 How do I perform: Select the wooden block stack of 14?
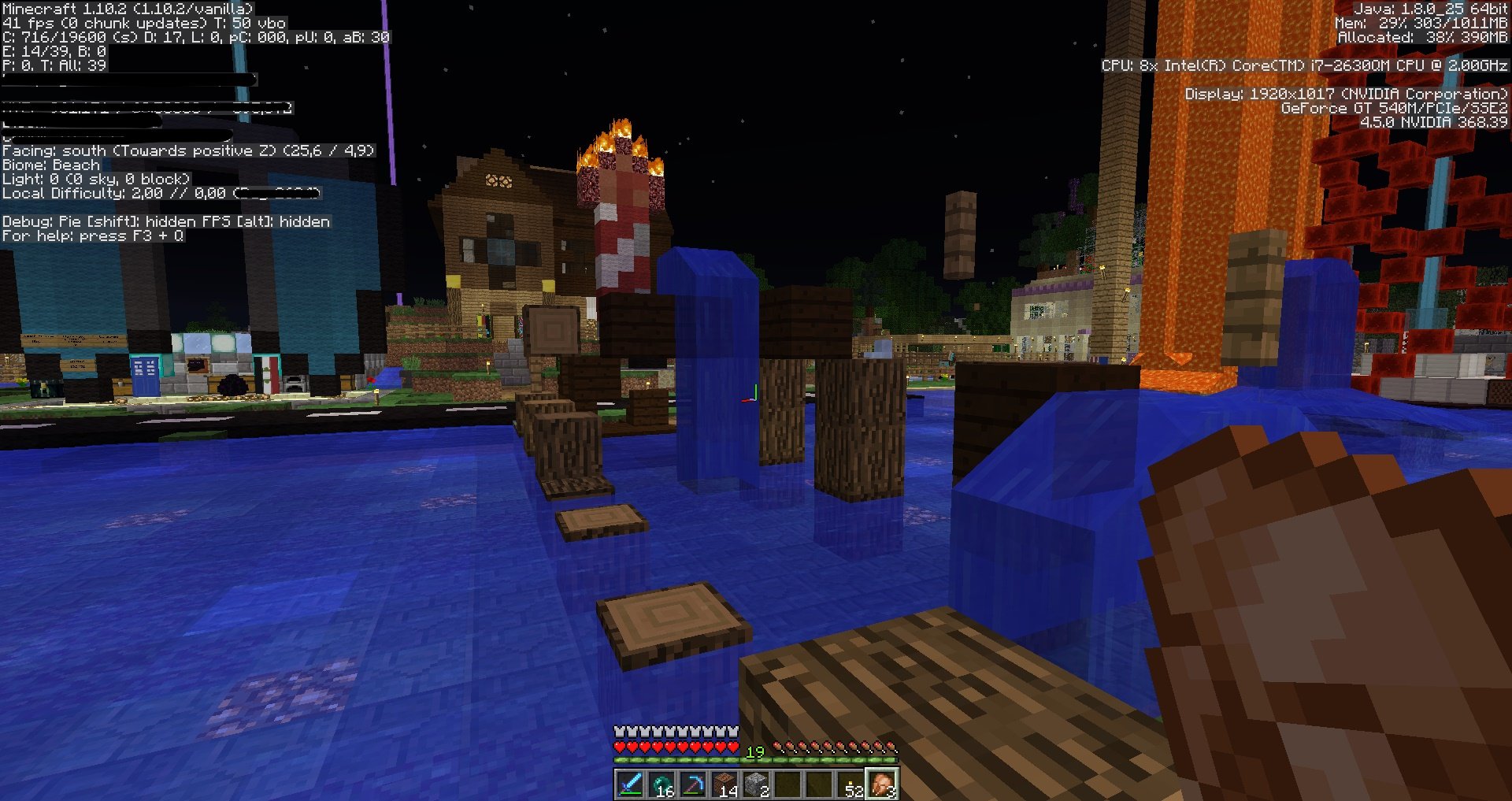point(724,784)
